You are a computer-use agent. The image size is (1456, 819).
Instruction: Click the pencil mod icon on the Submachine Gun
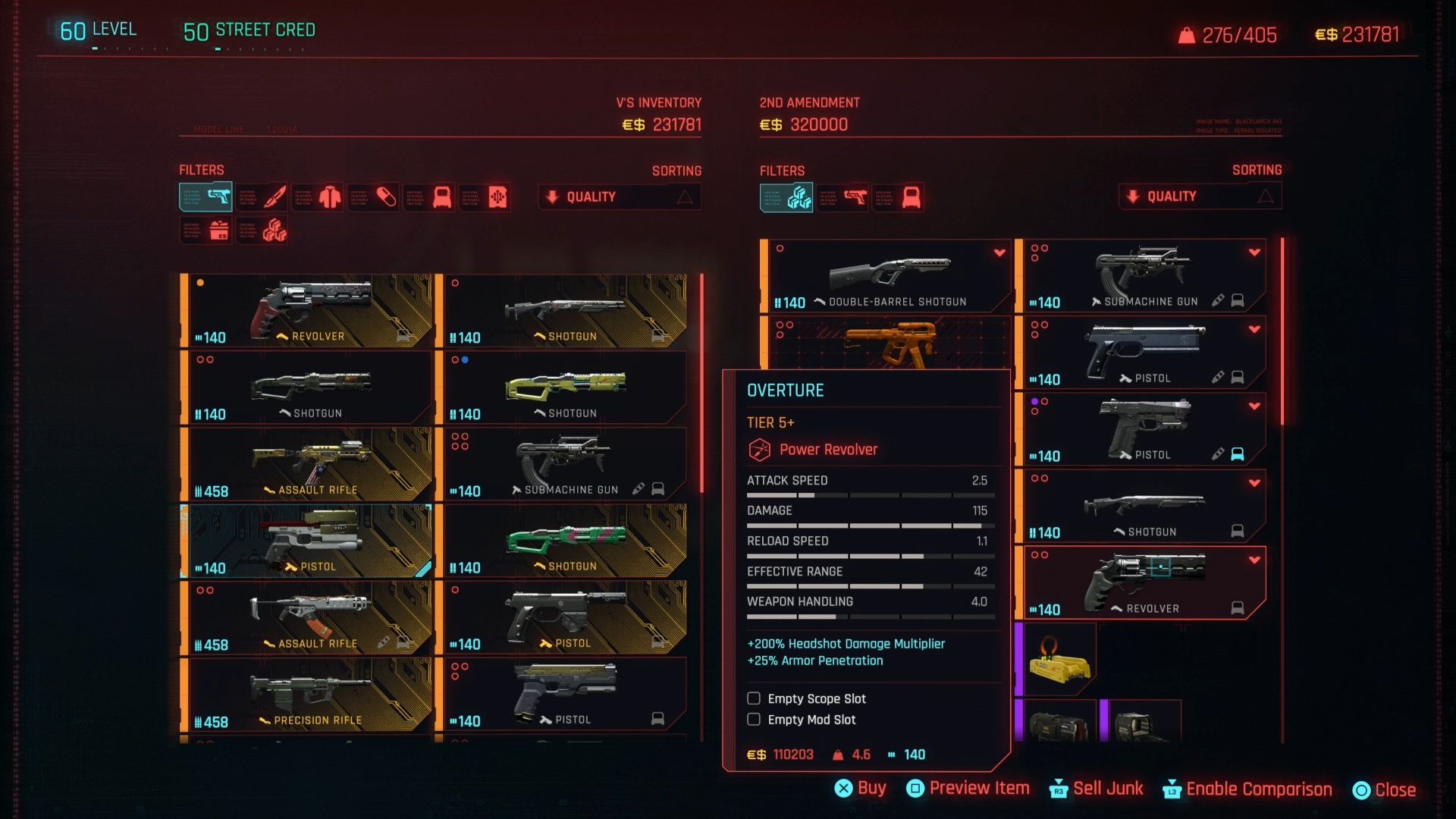point(1219,300)
